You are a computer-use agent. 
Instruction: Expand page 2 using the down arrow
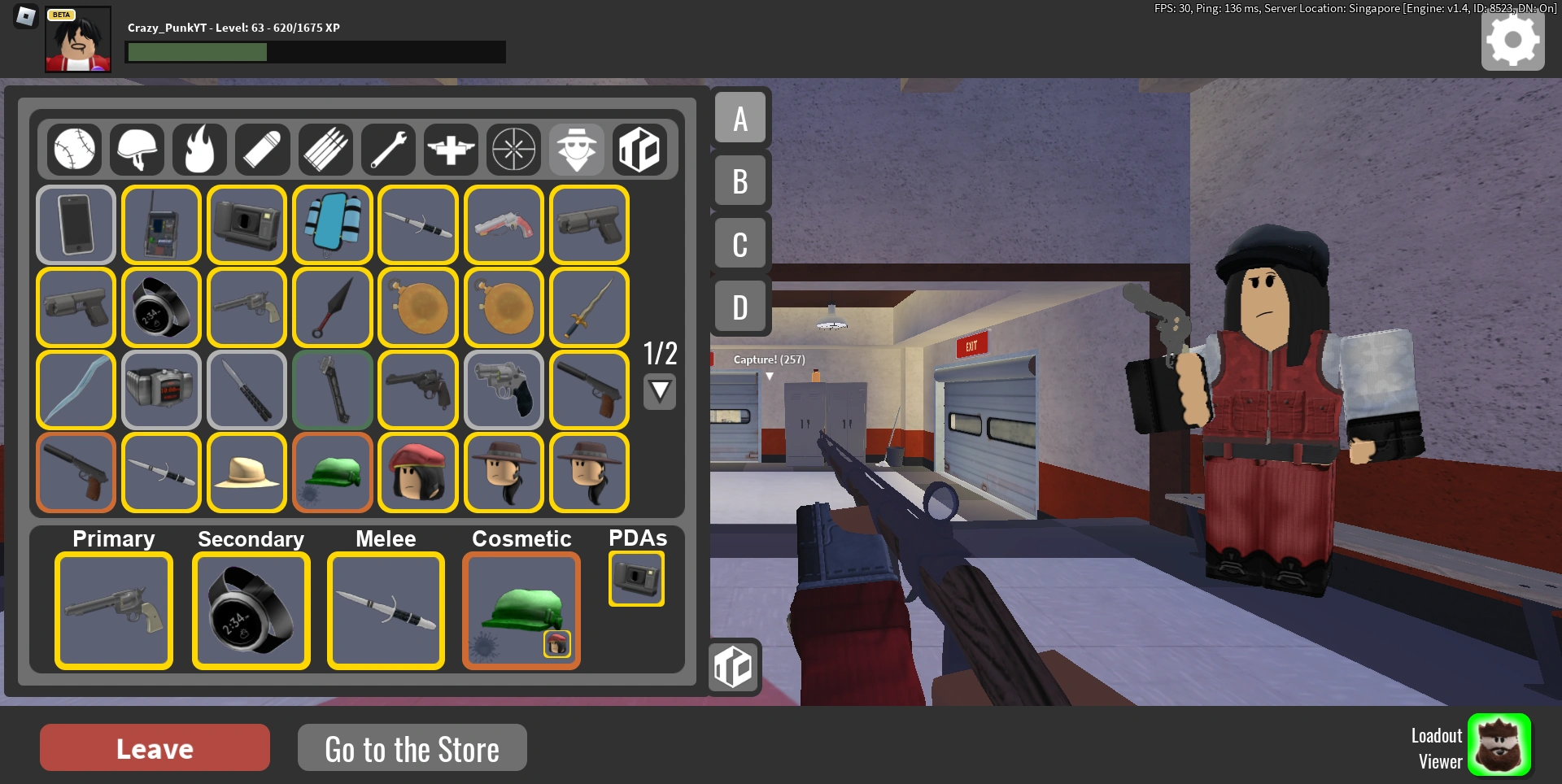pos(660,391)
